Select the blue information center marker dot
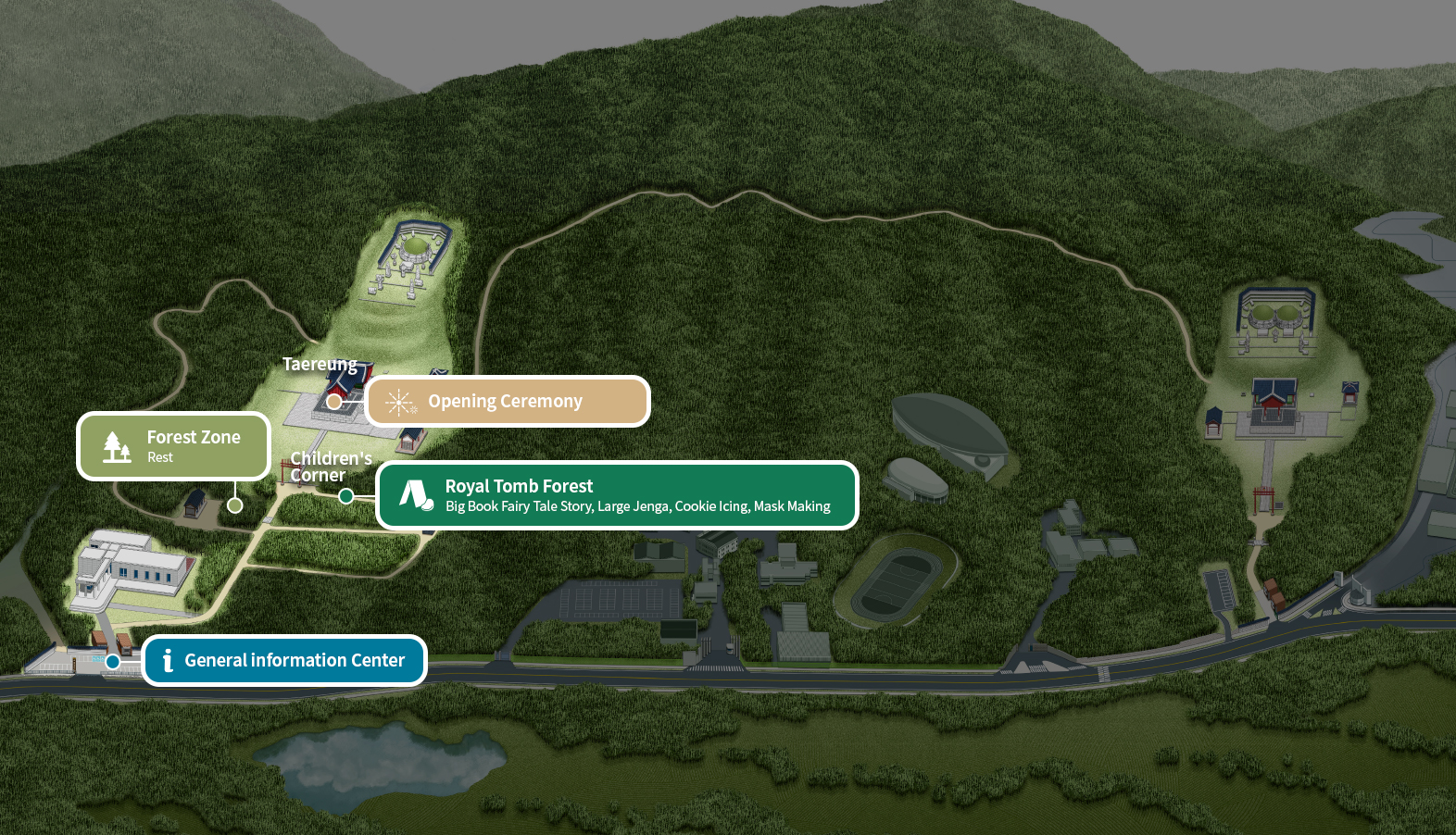This screenshot has height=835, width=1456. click(113, 661)
